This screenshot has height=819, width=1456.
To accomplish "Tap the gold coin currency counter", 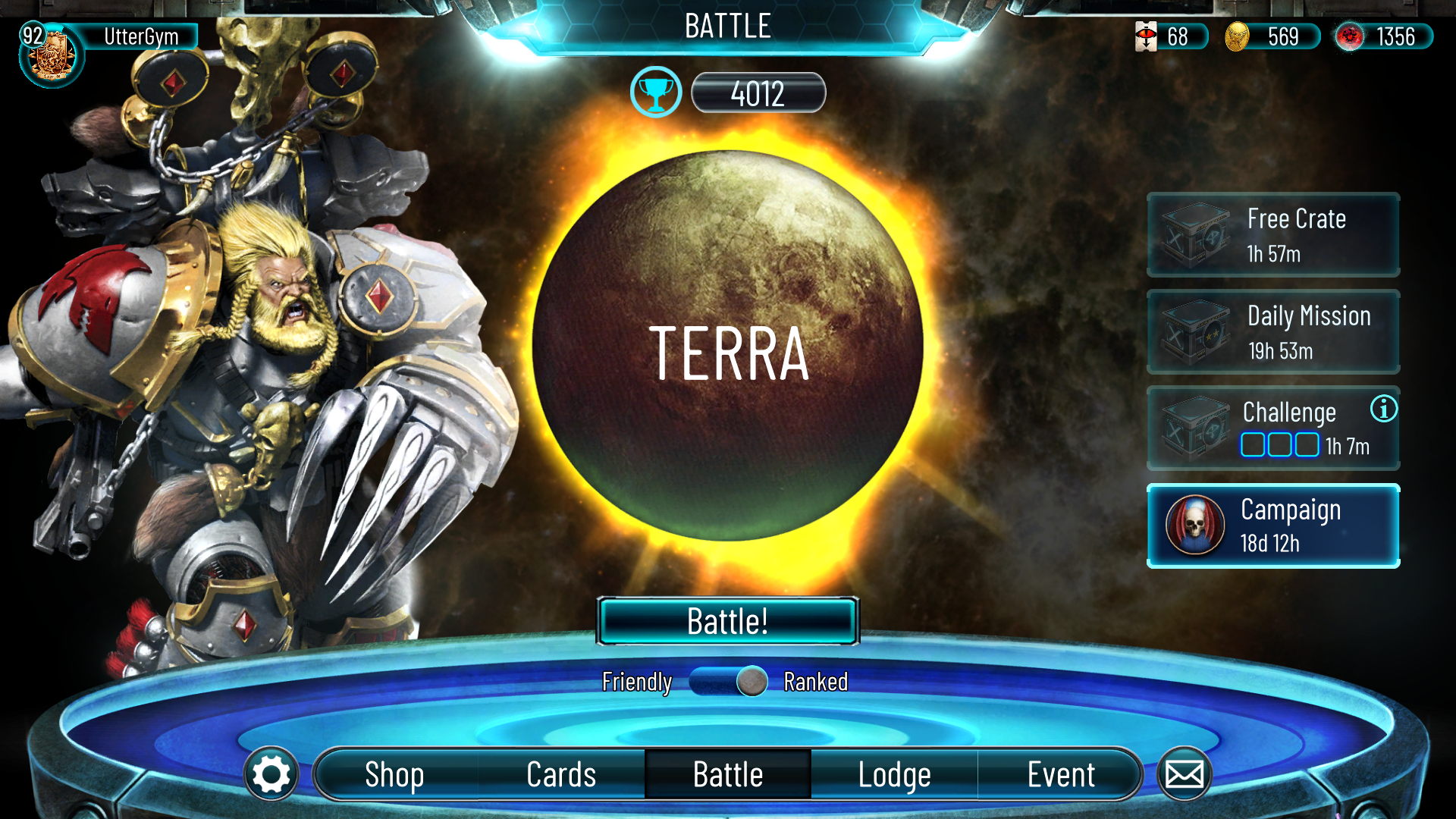I will coord(1272,36).
